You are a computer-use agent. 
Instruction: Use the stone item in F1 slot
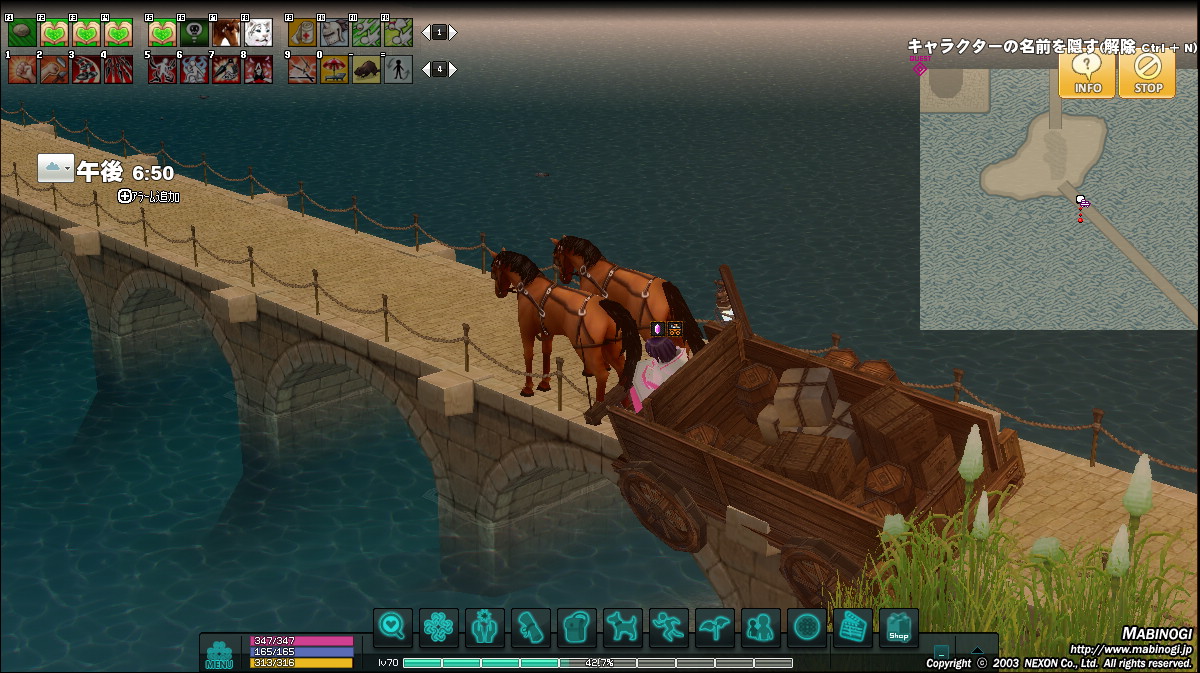tap(22, 33)
